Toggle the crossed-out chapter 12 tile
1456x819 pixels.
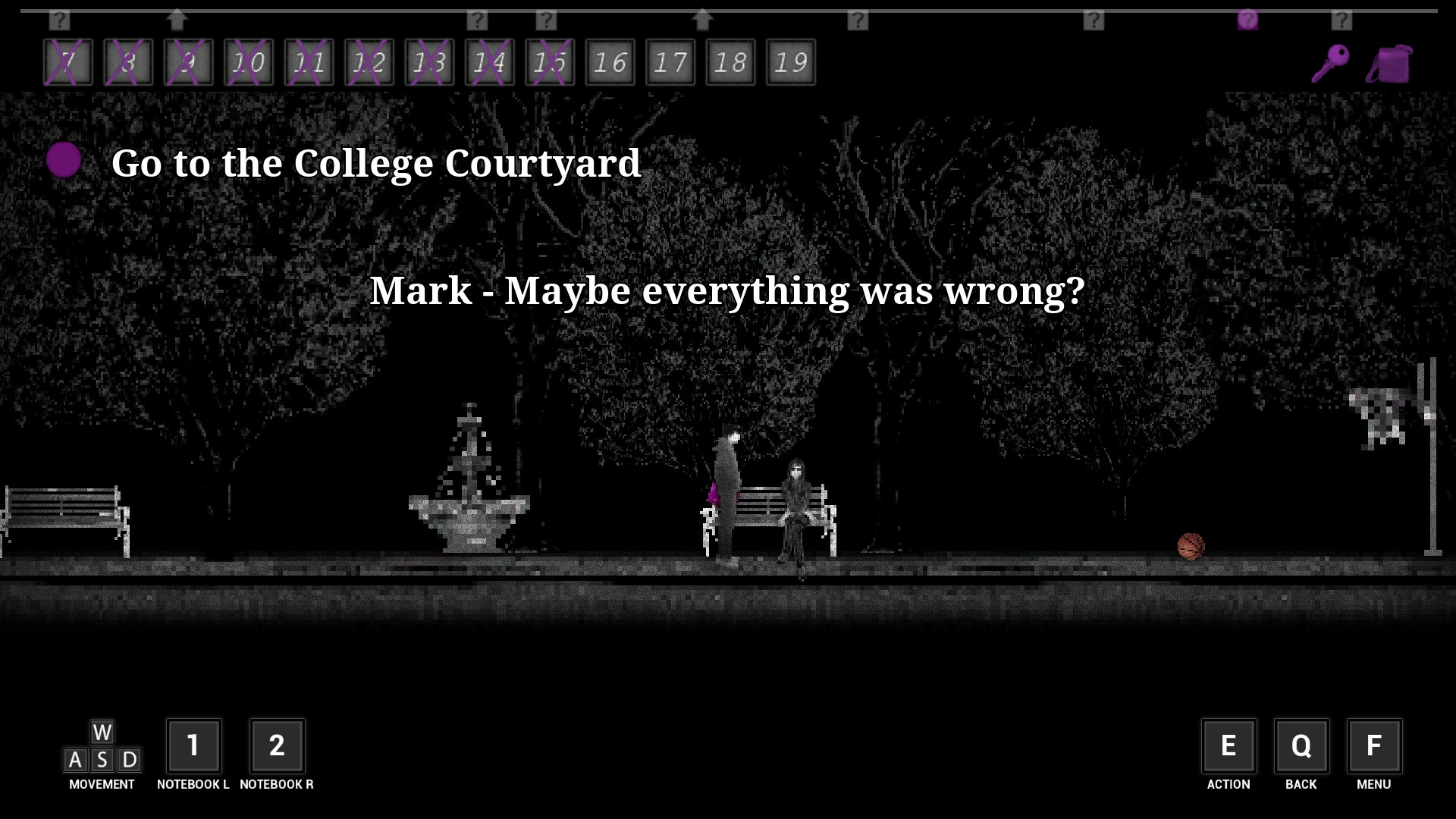tap(368, 61)
